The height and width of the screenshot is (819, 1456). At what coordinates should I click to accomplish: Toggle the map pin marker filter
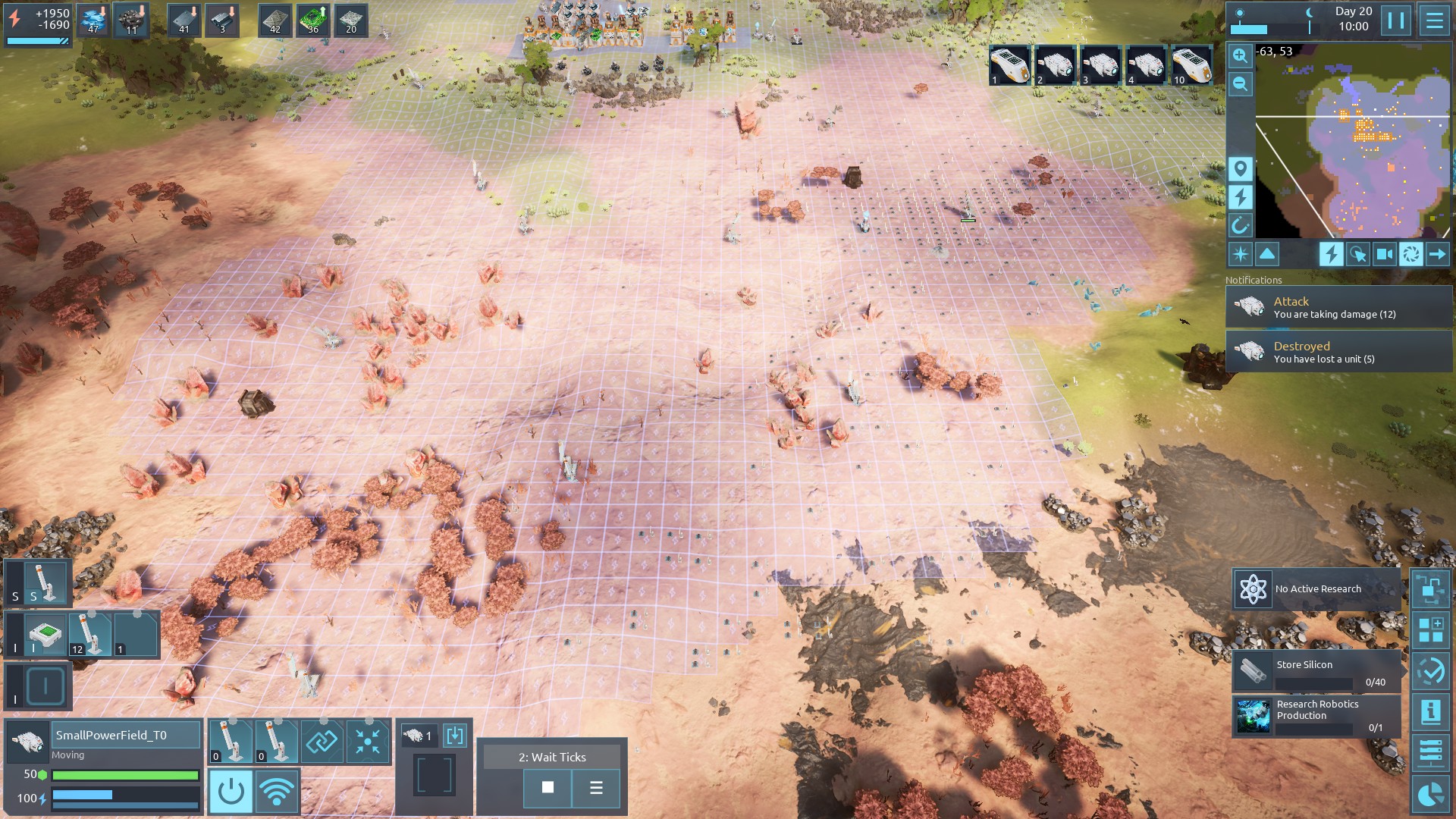click(x=1240, y=168)
